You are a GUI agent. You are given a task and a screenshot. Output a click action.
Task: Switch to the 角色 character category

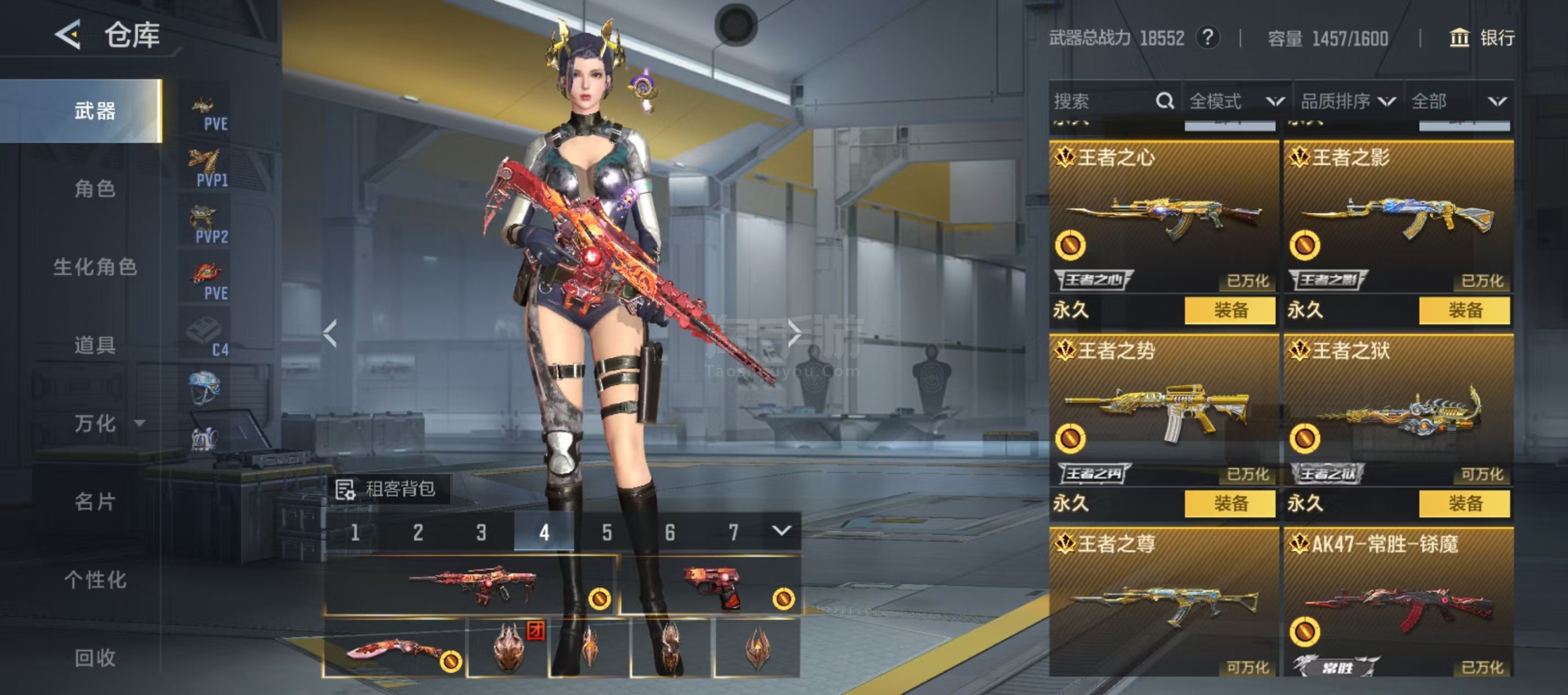pyautogui.click(x=95, y=189)
